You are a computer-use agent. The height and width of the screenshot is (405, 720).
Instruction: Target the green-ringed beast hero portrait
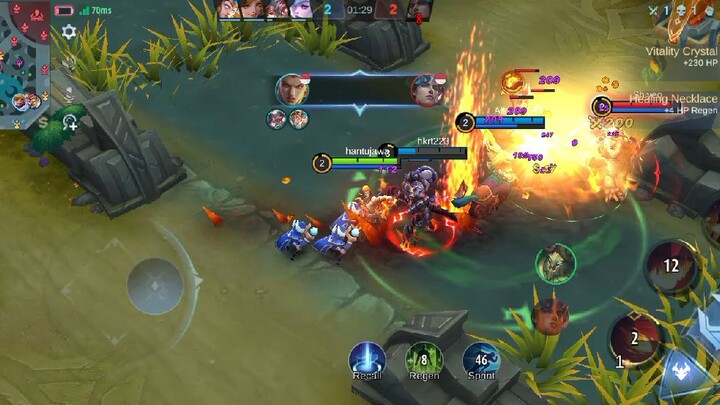555,263
